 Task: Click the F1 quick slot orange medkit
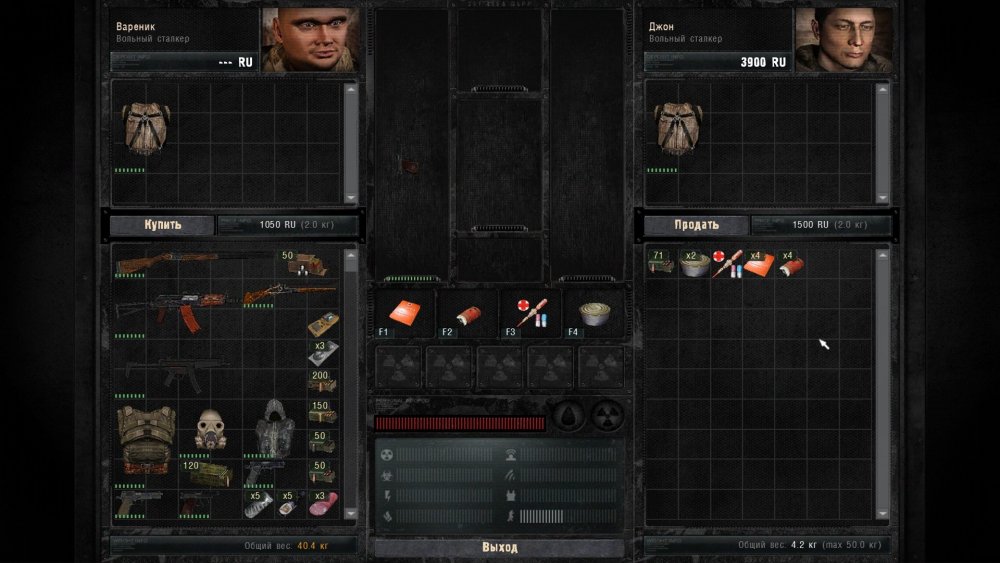[403, 313]
